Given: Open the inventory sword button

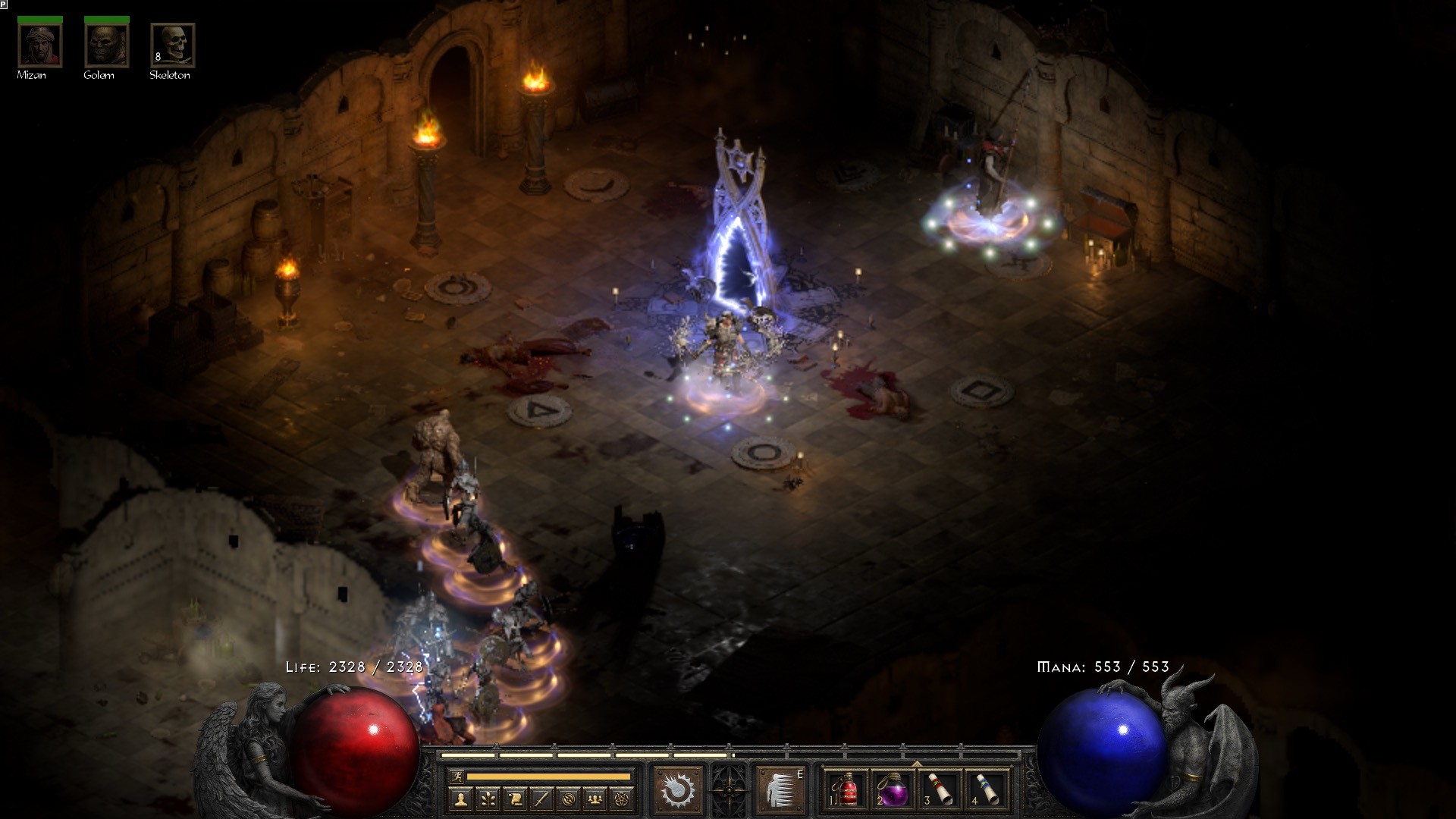Looking at the screenshot, I should click(541, 799).
